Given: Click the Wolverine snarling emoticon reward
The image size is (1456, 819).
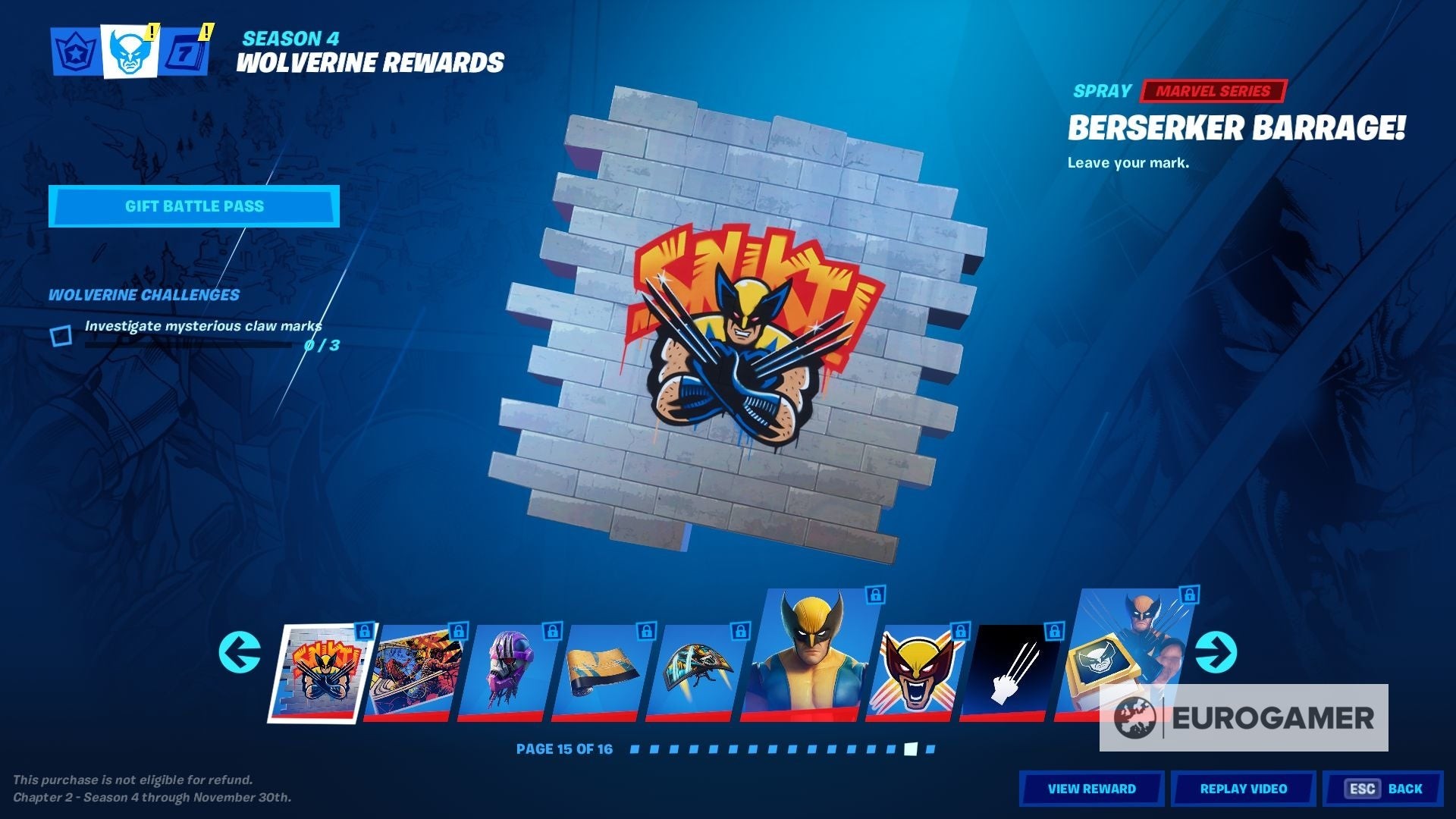Looking at the screenshot, I should point(918,667).
